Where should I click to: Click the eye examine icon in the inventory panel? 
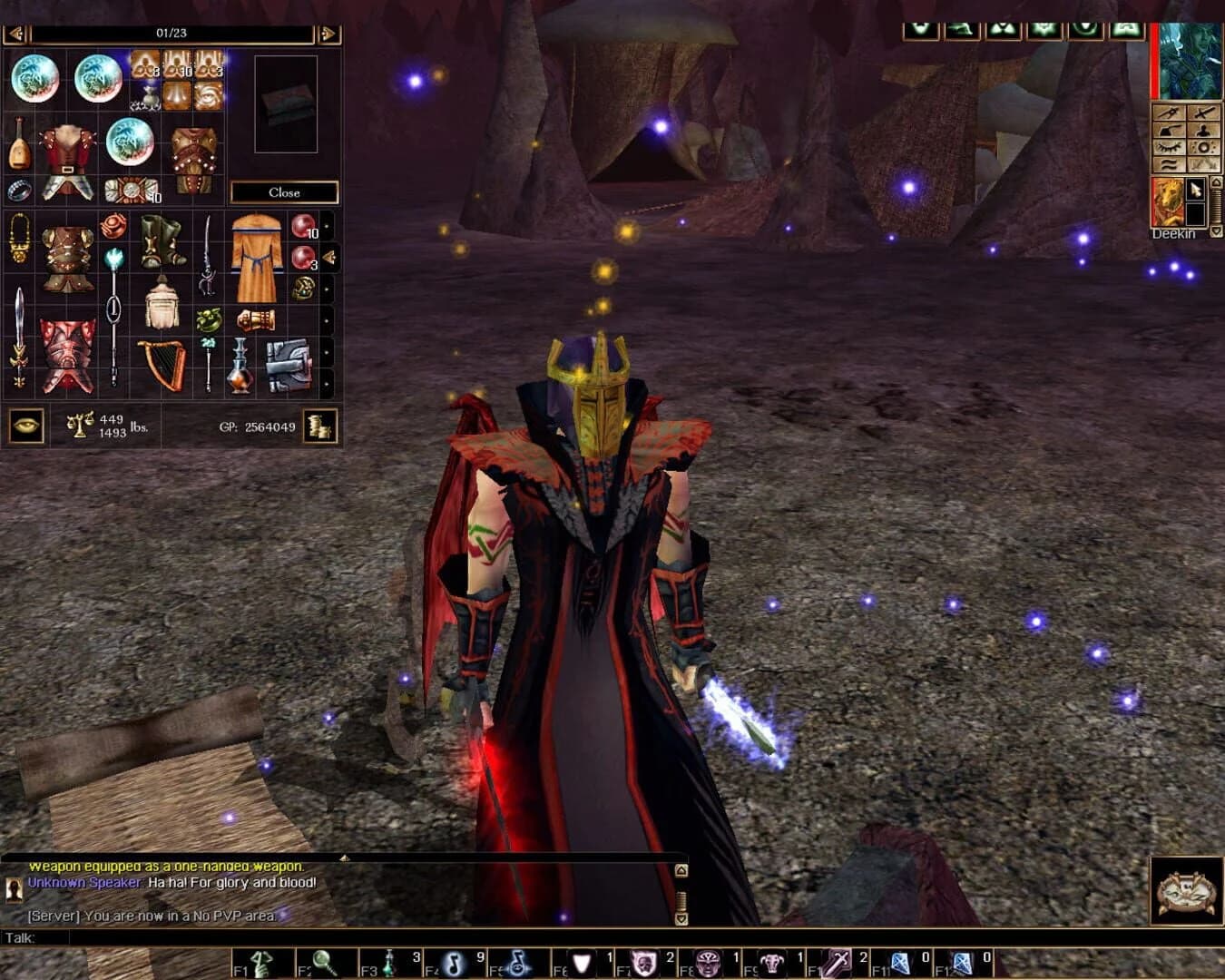click(x=24, y=425)
